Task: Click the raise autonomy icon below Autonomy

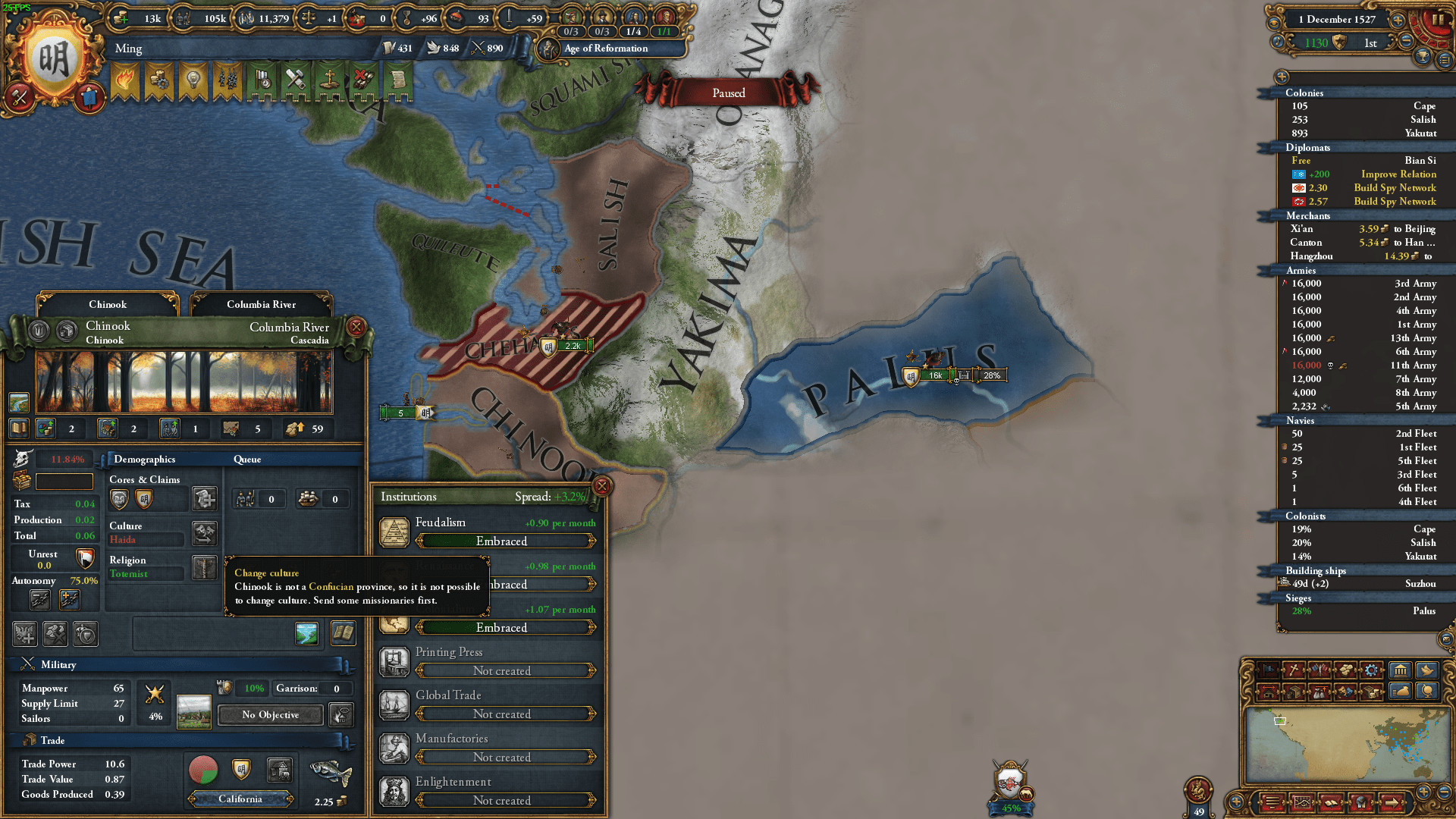Action: click(70, 599)
